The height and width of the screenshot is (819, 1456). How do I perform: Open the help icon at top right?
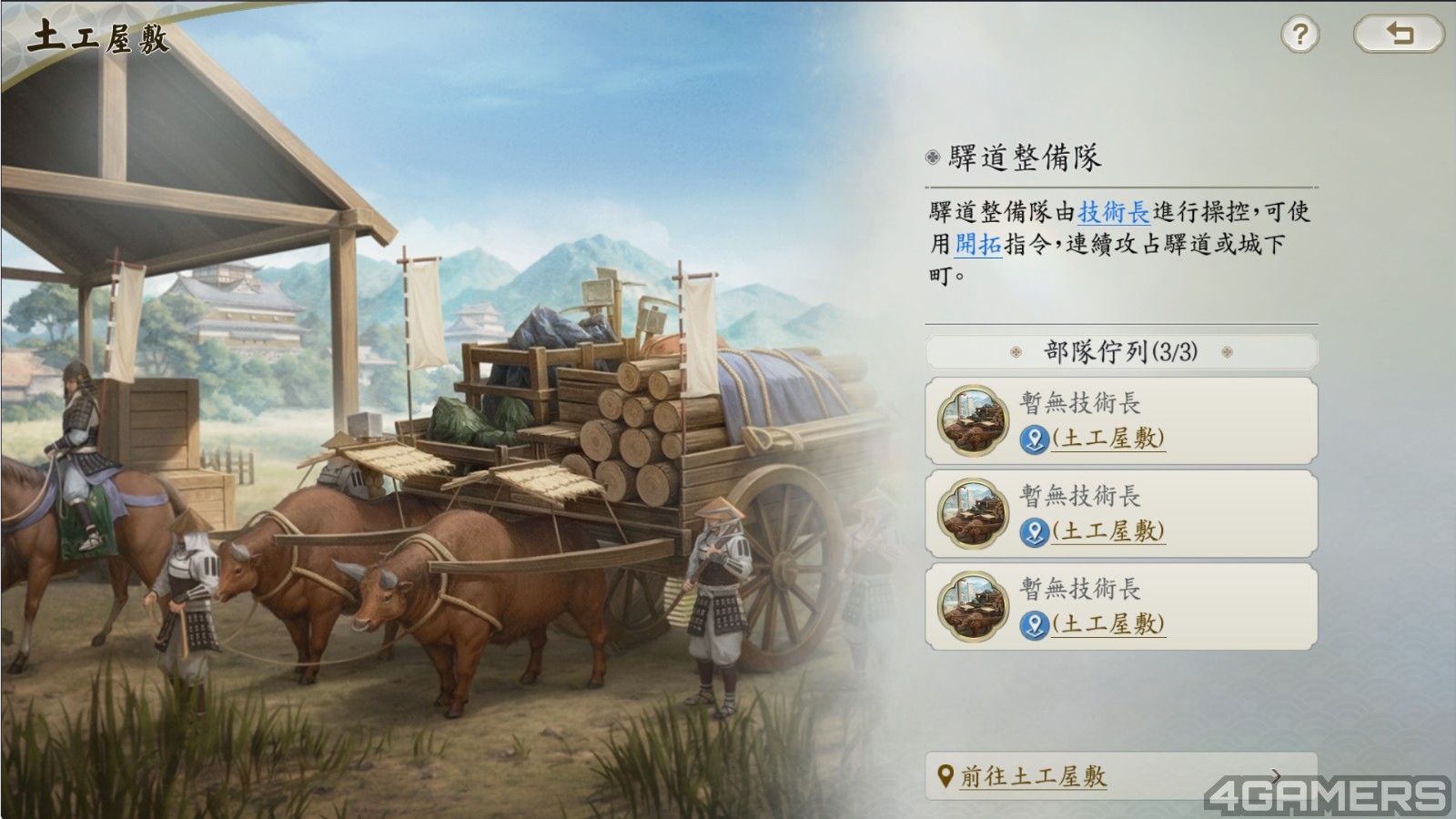click(1299, 34)
